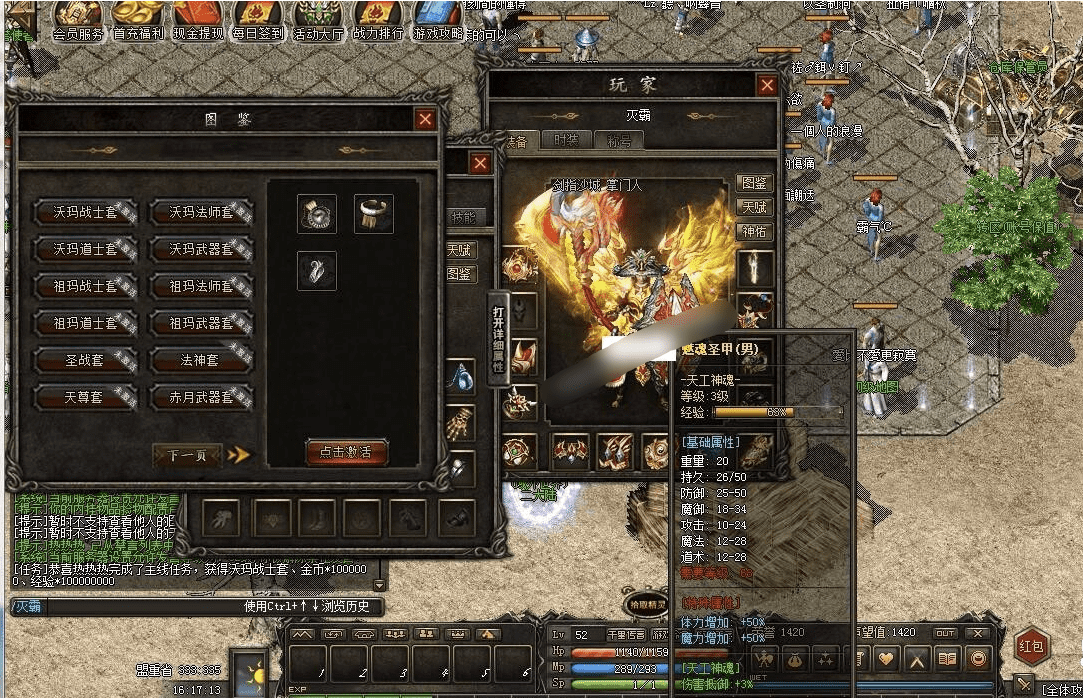Click the 点击激活 activate button

click(x=346, y=452)
